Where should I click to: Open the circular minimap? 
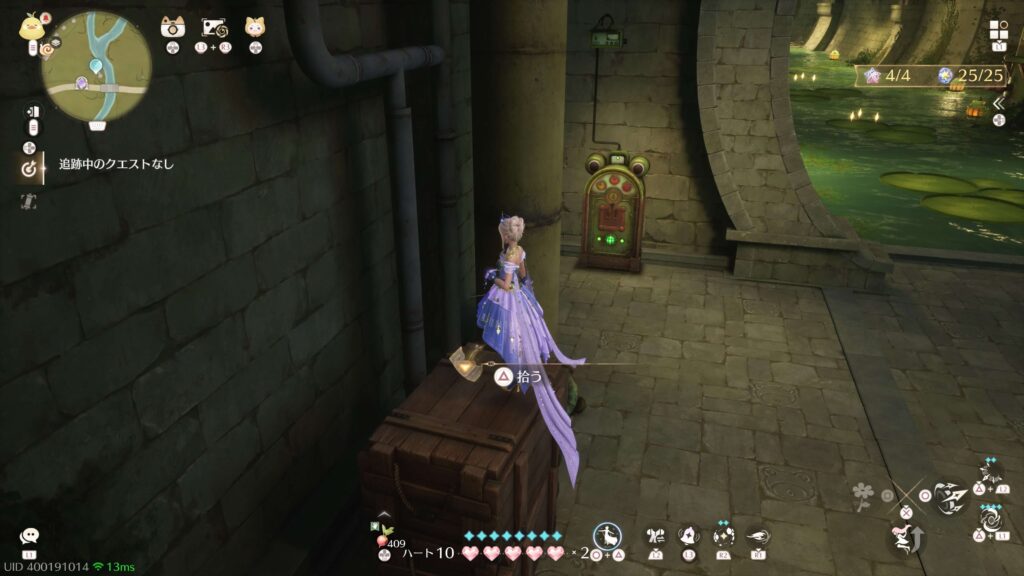click(x=96, y=67)
